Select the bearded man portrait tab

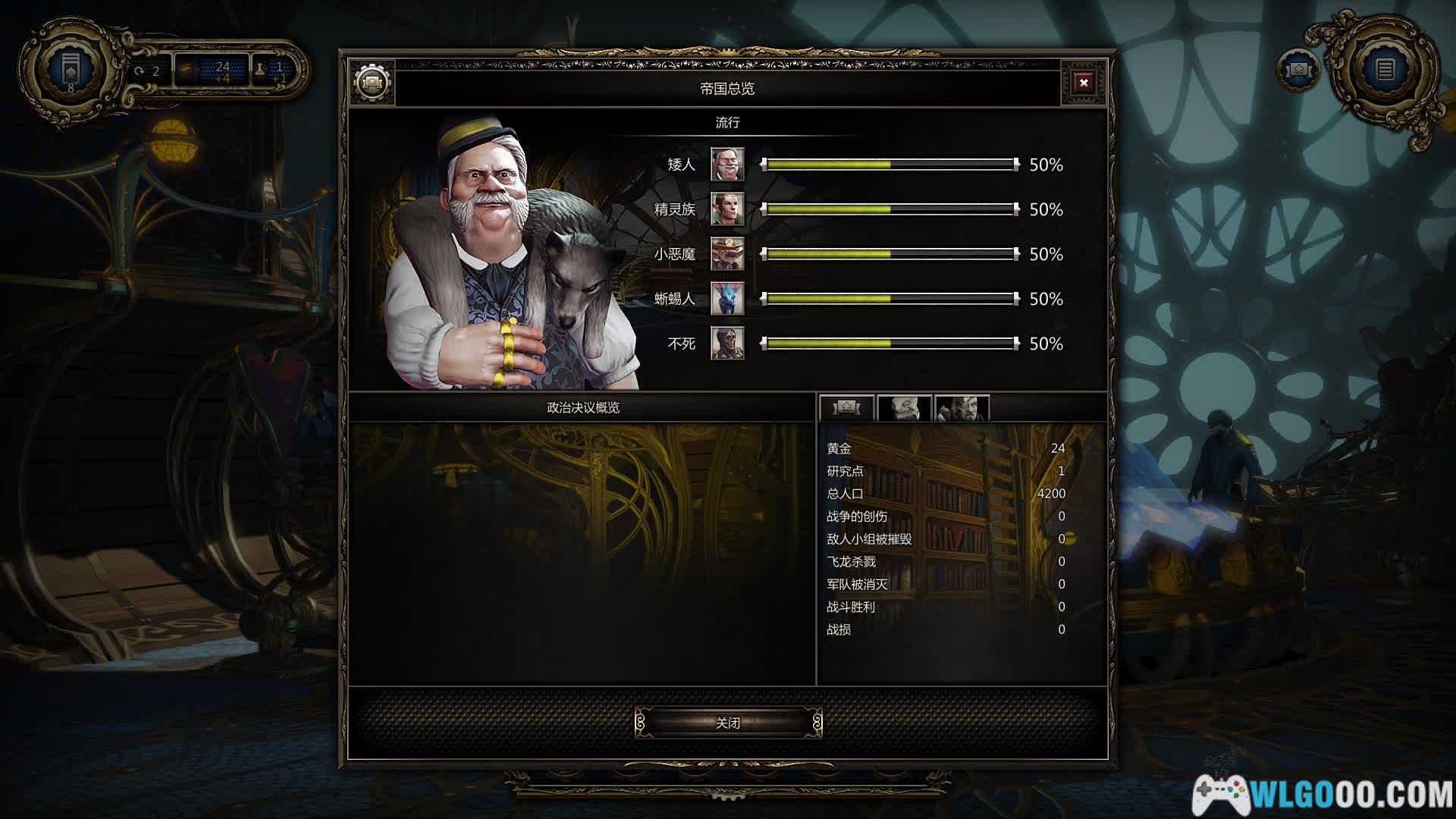point(962,409)
